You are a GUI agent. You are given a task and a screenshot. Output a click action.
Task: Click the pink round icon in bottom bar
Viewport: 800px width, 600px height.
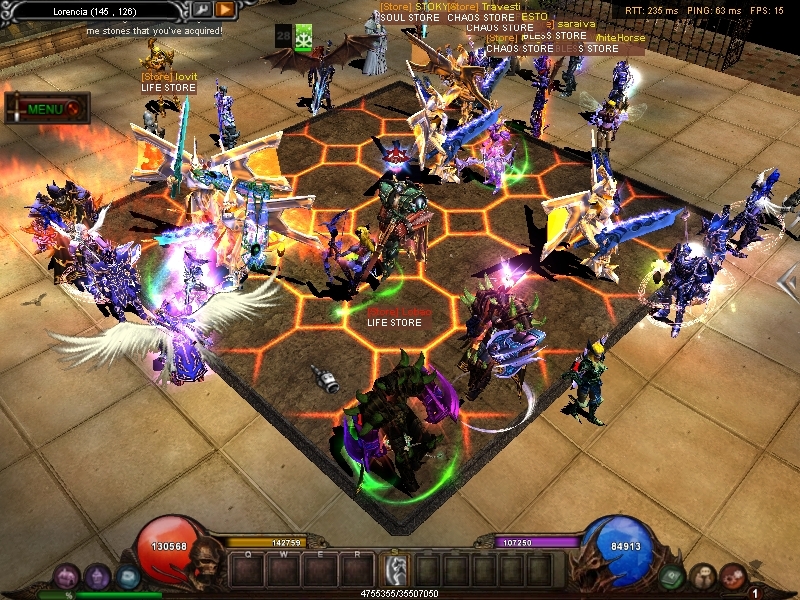coord(67,576)
